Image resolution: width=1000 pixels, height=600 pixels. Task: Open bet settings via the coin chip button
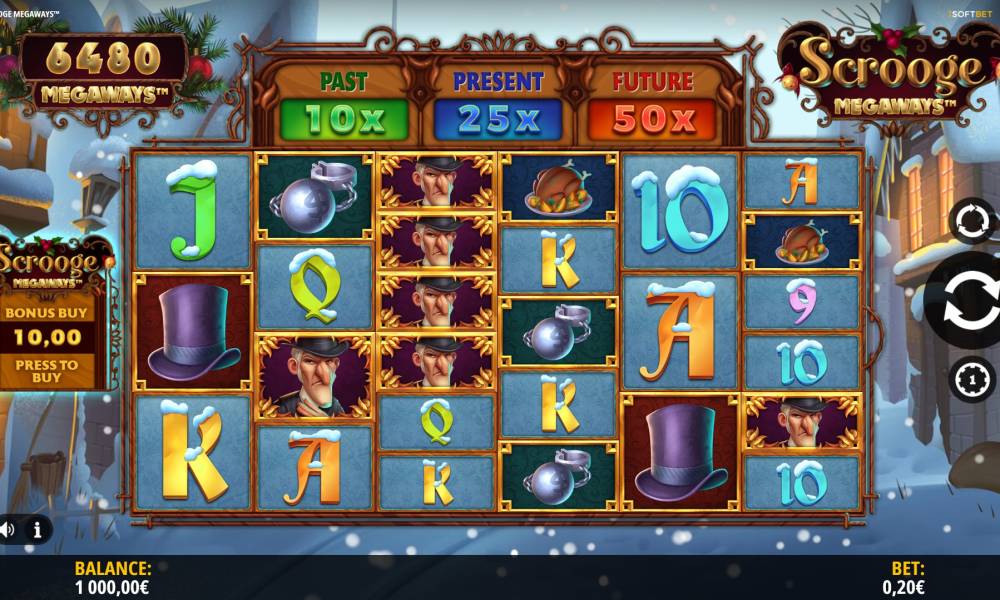point(972,379)
